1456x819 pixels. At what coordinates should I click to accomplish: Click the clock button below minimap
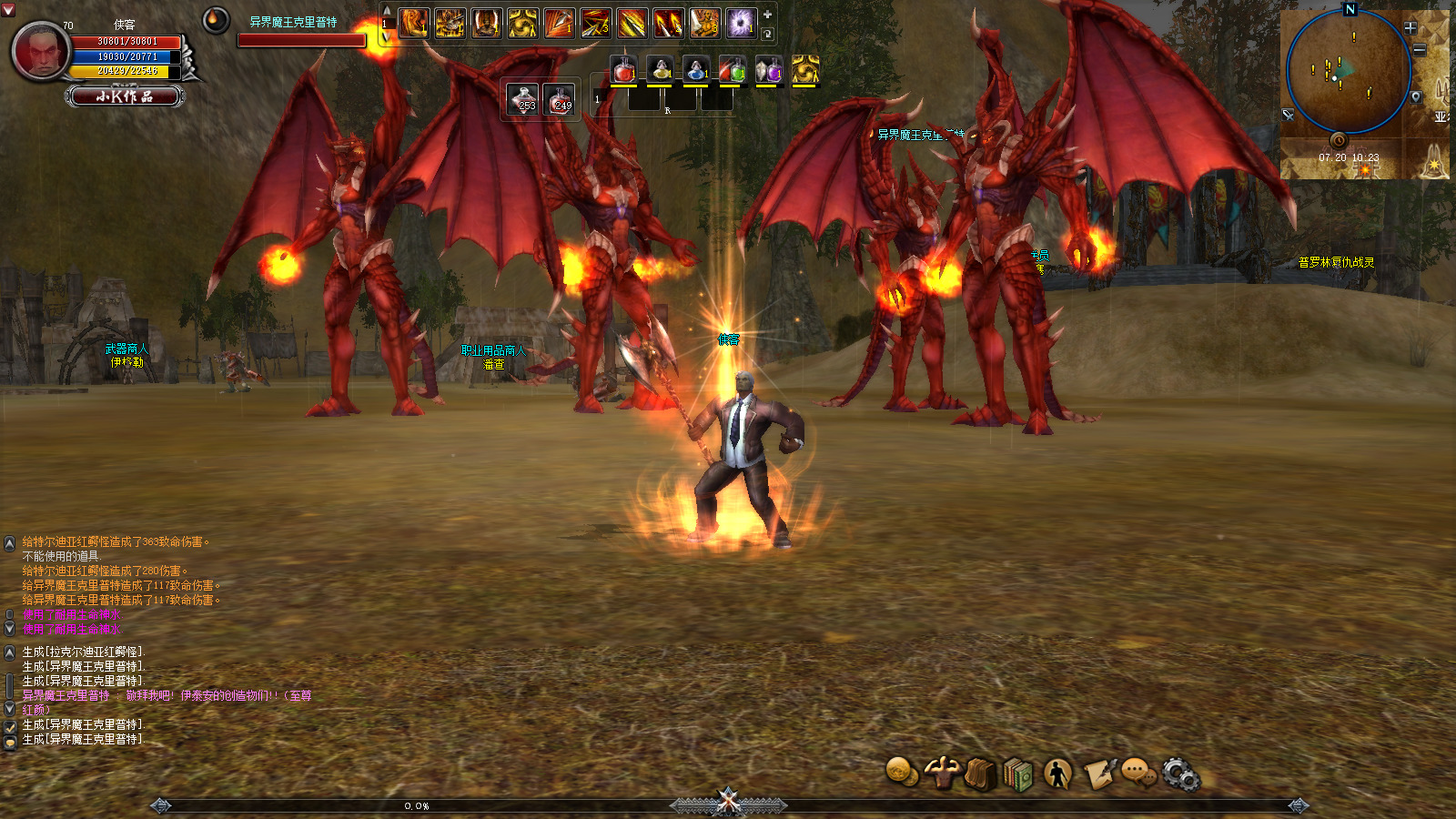pyautogui.click(x=1339, y=140)
